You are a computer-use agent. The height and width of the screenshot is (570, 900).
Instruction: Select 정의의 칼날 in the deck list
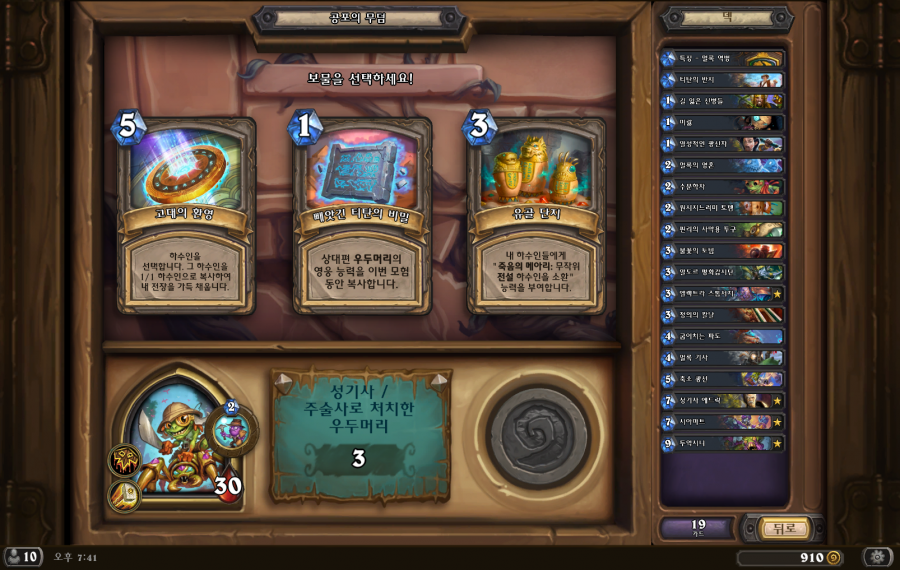[x=722, y=315]
